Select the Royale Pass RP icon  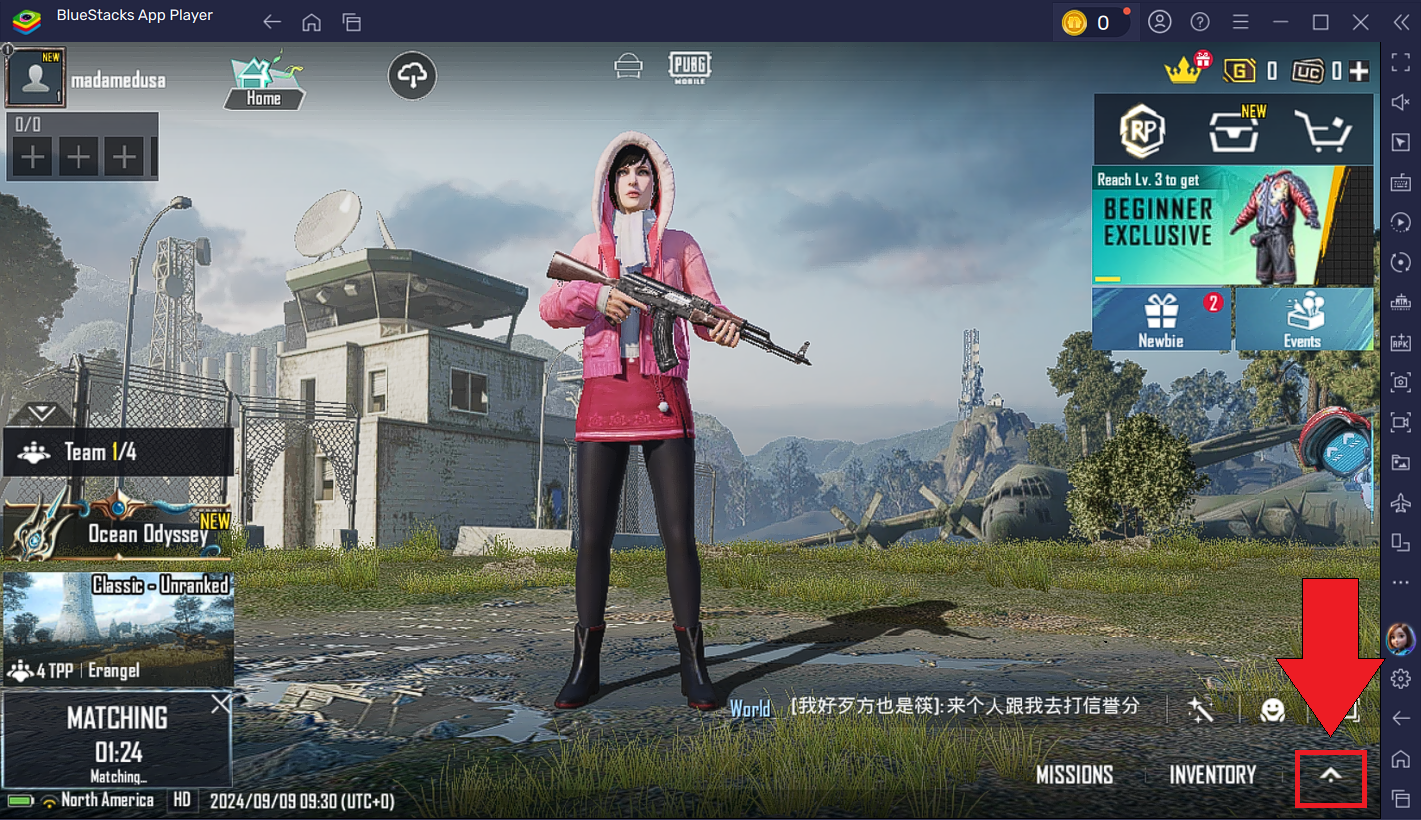click(1141, 130)
